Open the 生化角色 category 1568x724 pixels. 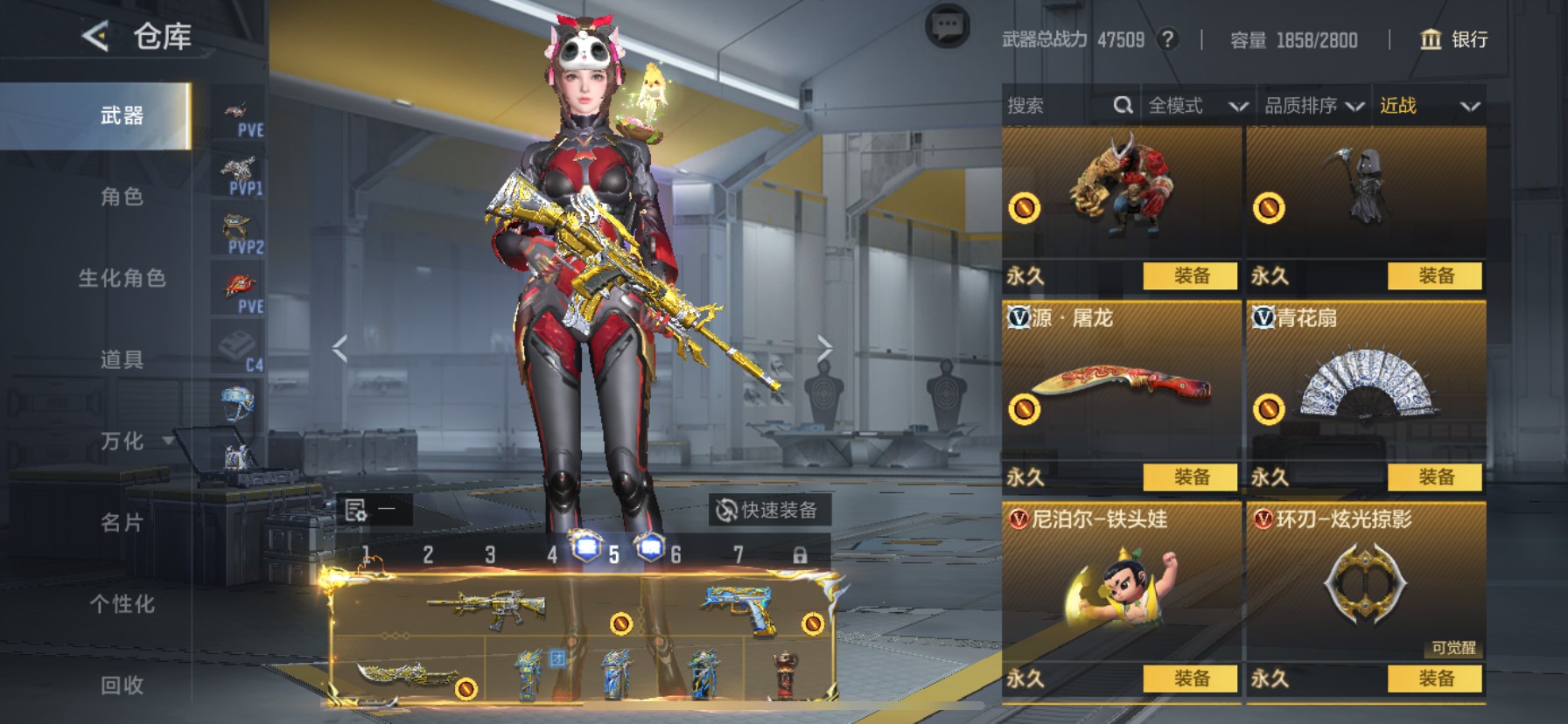click(x=122, y=278)
